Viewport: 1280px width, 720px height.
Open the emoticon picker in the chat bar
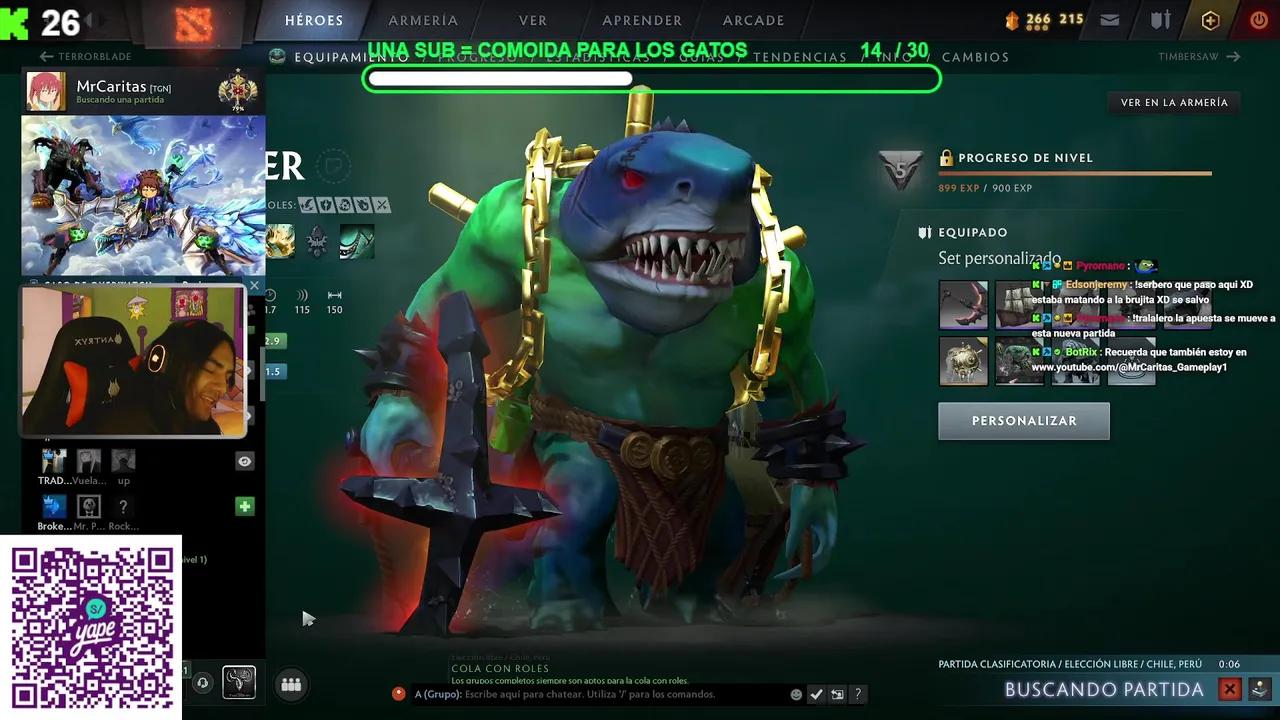(x=796, y=693)
